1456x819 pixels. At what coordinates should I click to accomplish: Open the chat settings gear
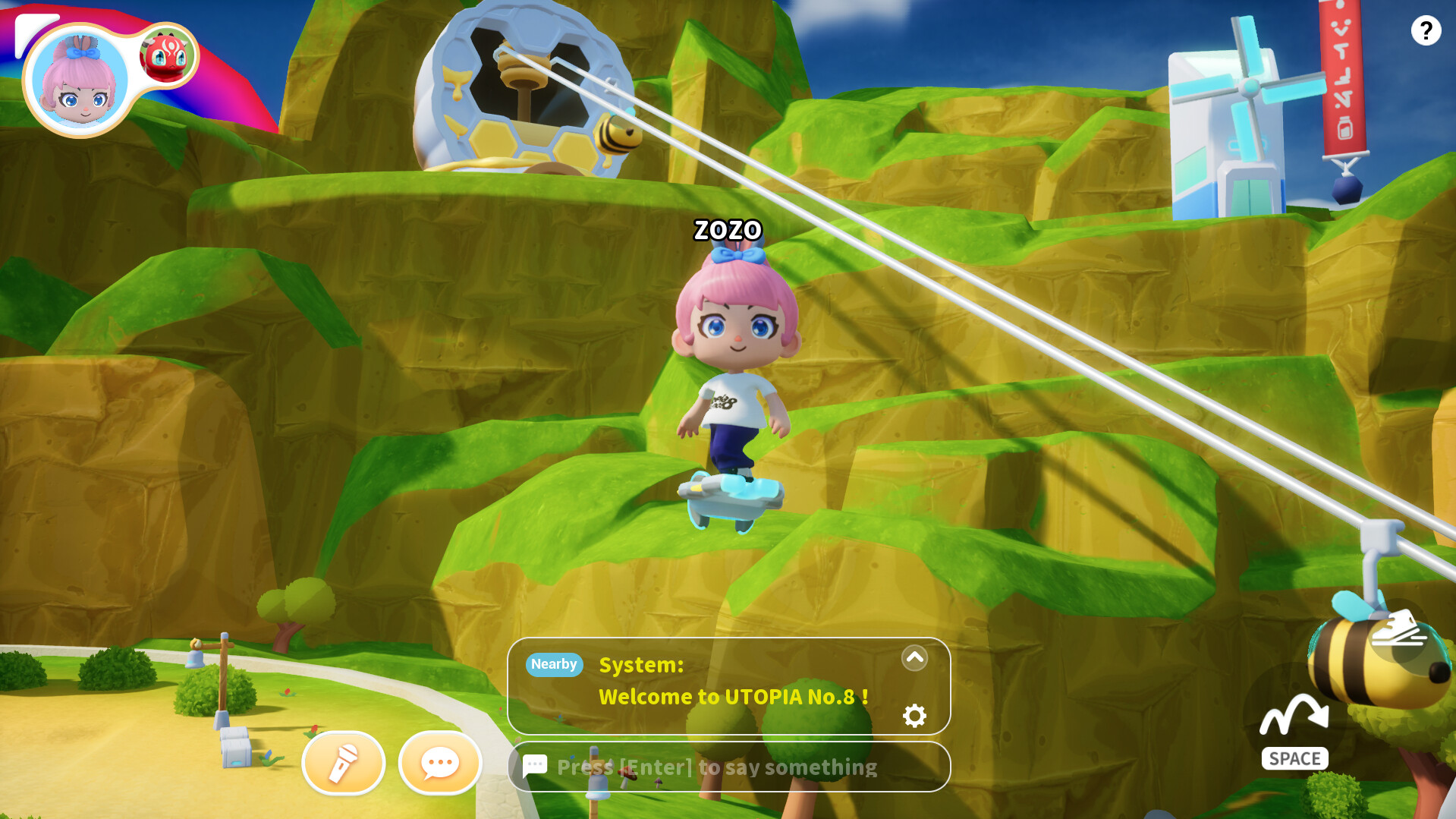tap(915, 714)
